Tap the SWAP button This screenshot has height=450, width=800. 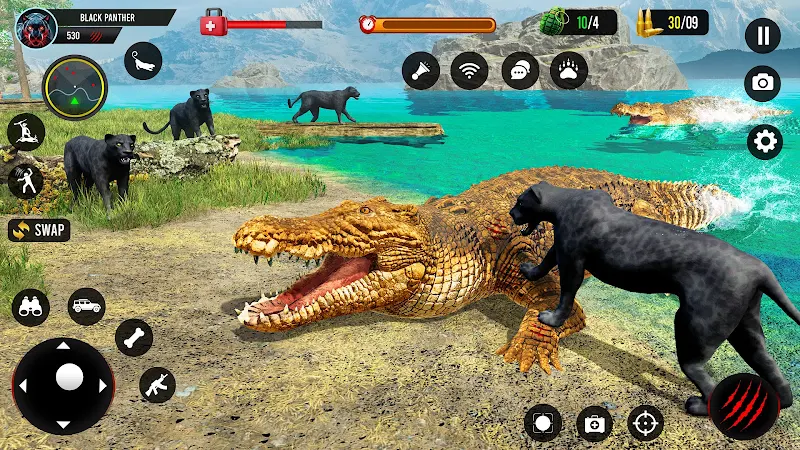[38, 231]
